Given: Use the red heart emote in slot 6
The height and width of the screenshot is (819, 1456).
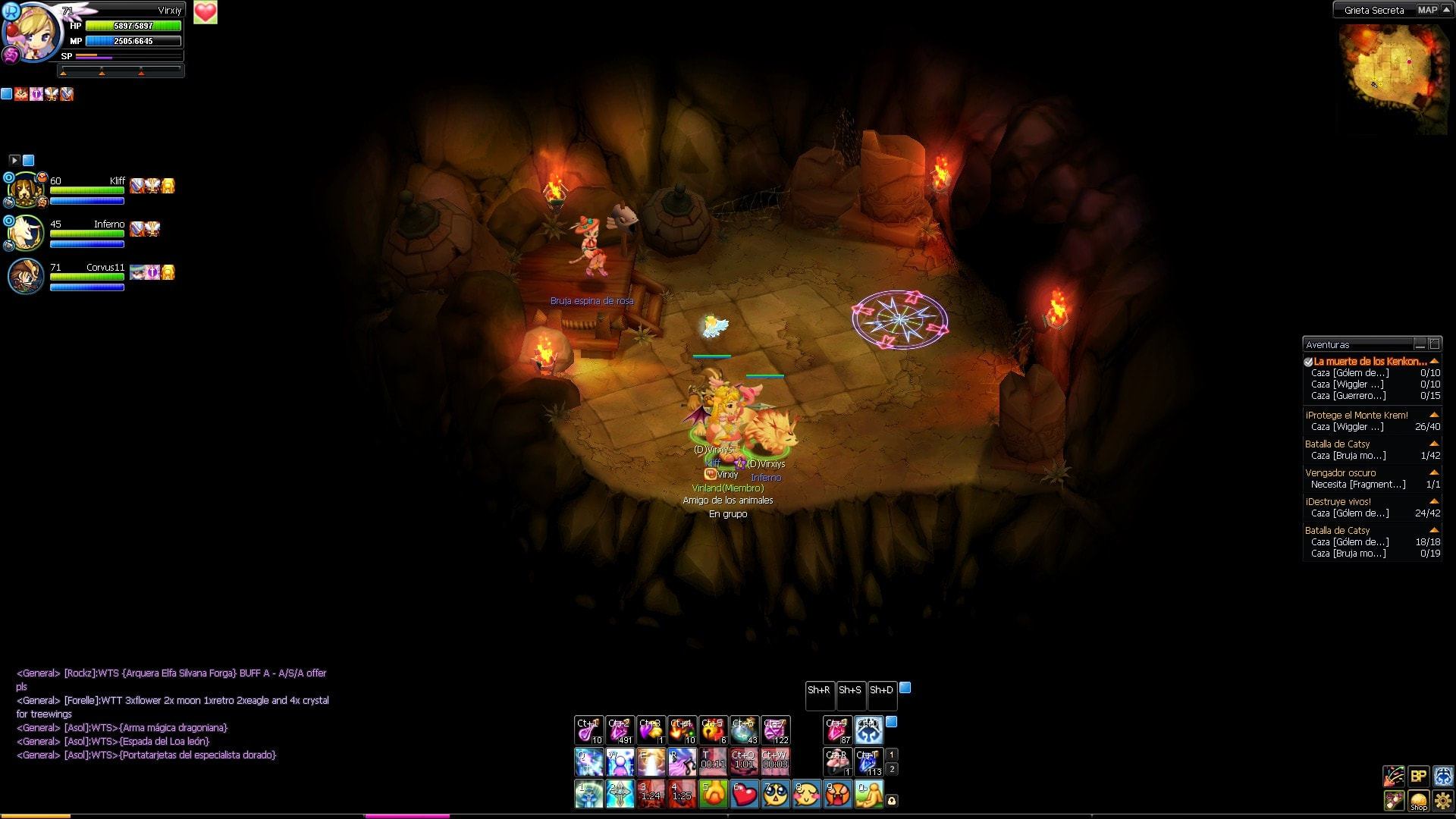Looking at the screenshot, I should [745, 794].
